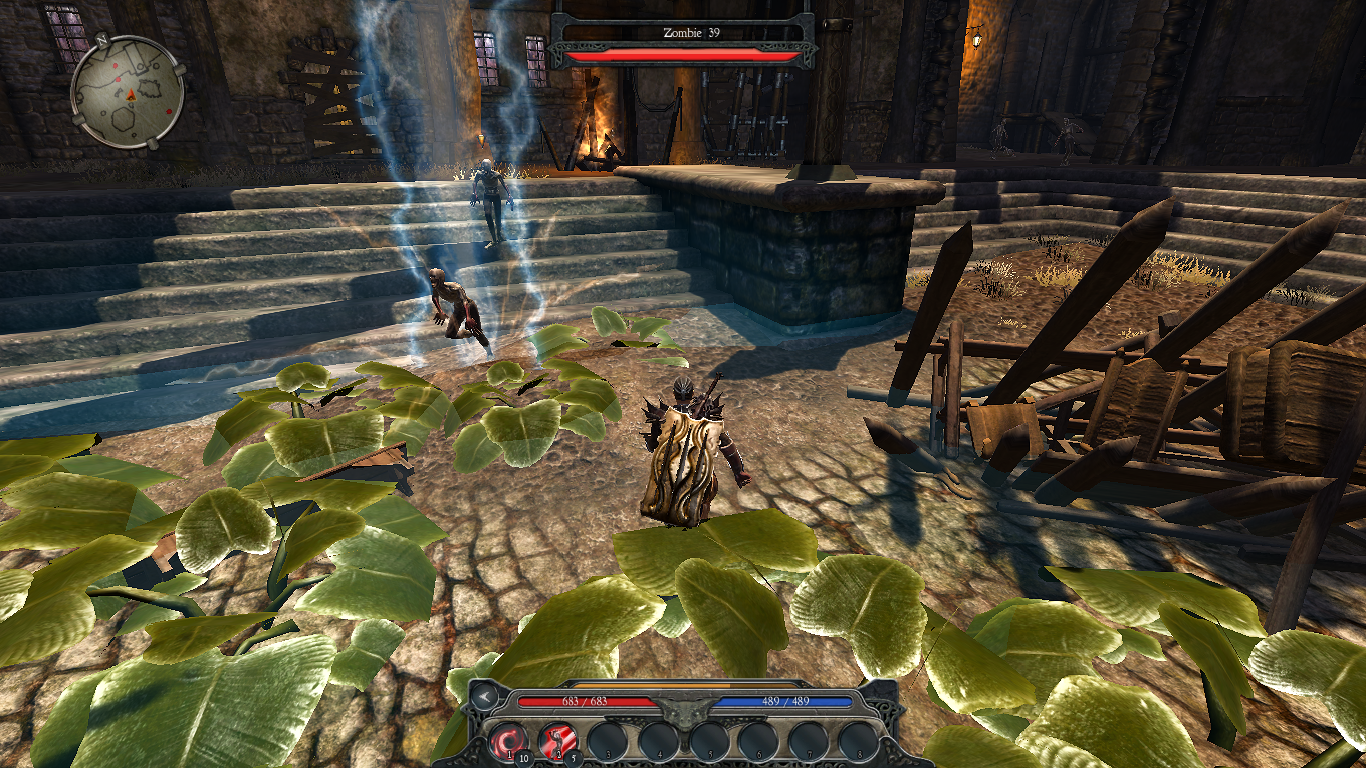Select hotbar slot 5

coord(709,739)
